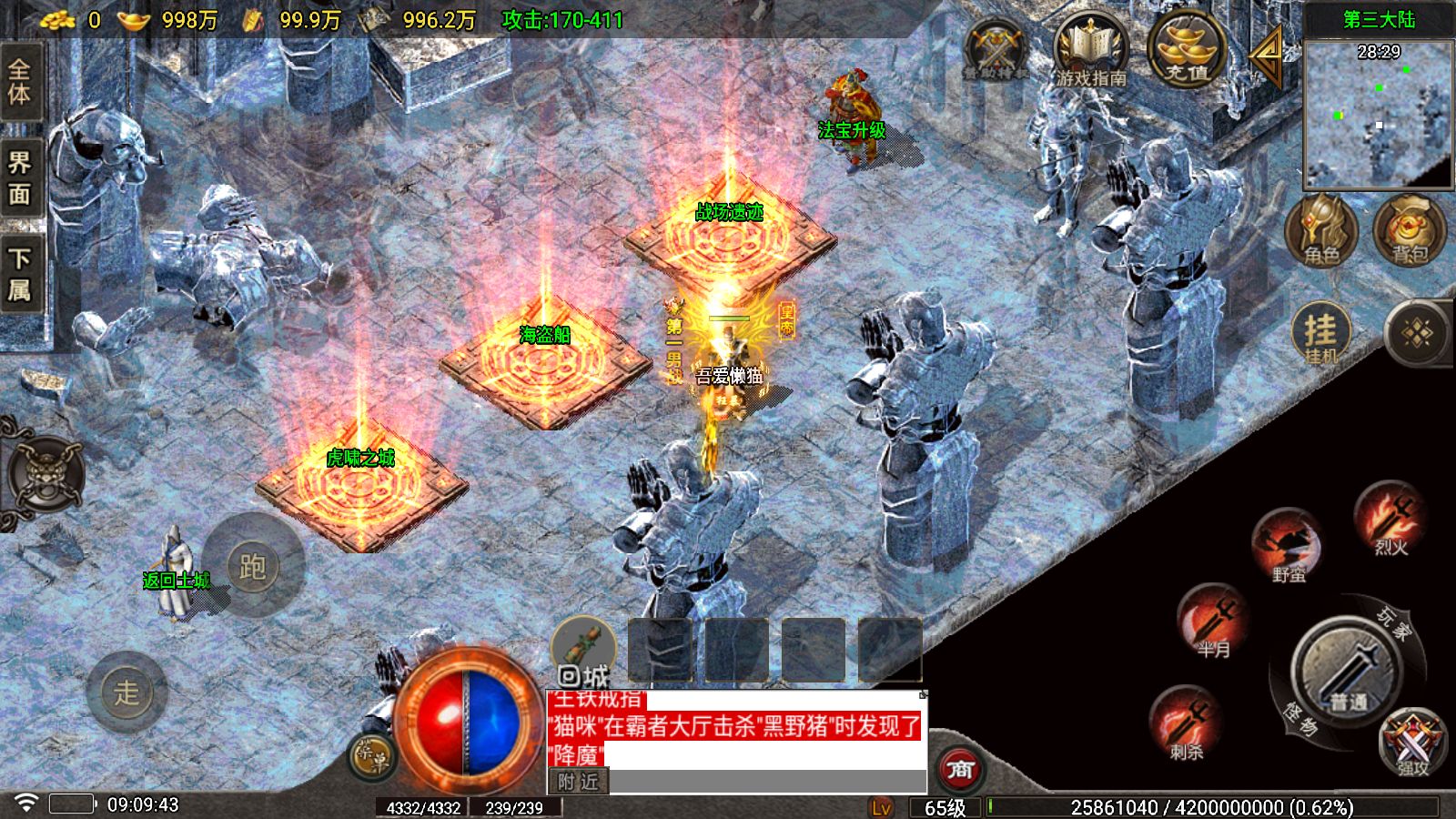Trigger the 刺杀 thrust skill
The image size is (1456, 819).
(1187, 723)
